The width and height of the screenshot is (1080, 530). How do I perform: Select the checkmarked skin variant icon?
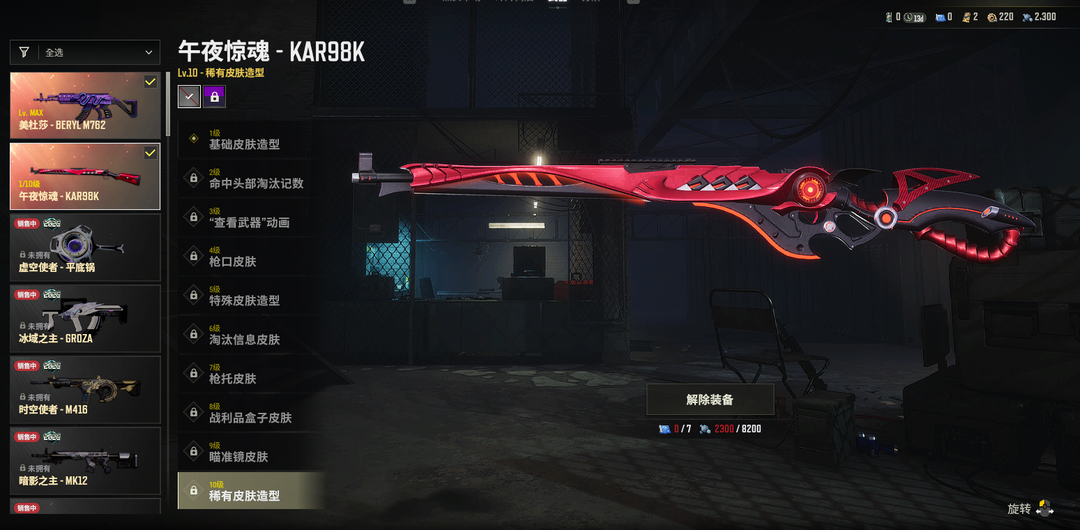click(188, 96)
